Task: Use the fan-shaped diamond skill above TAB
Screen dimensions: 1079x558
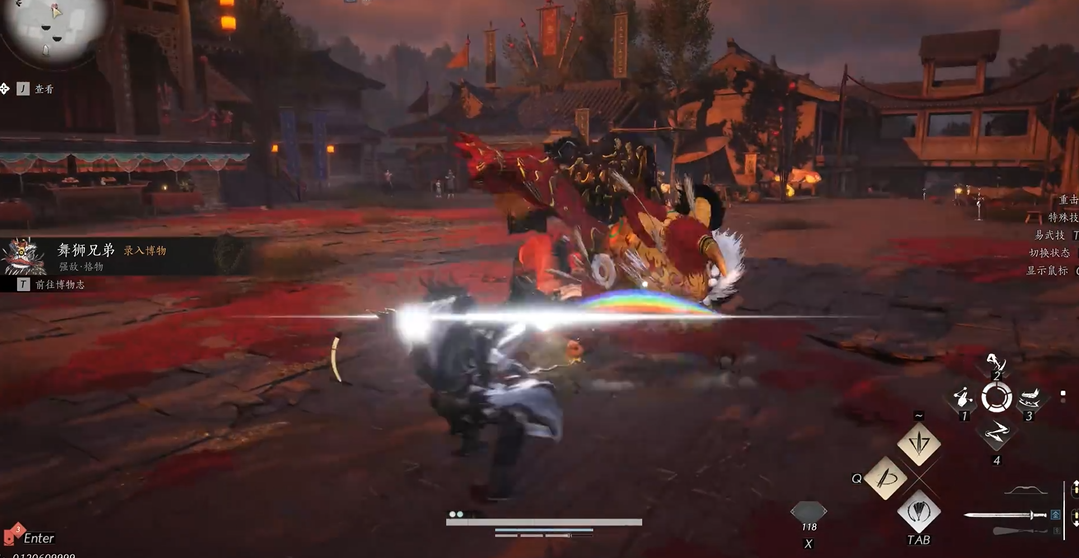Action: click(x=918, y=511)
